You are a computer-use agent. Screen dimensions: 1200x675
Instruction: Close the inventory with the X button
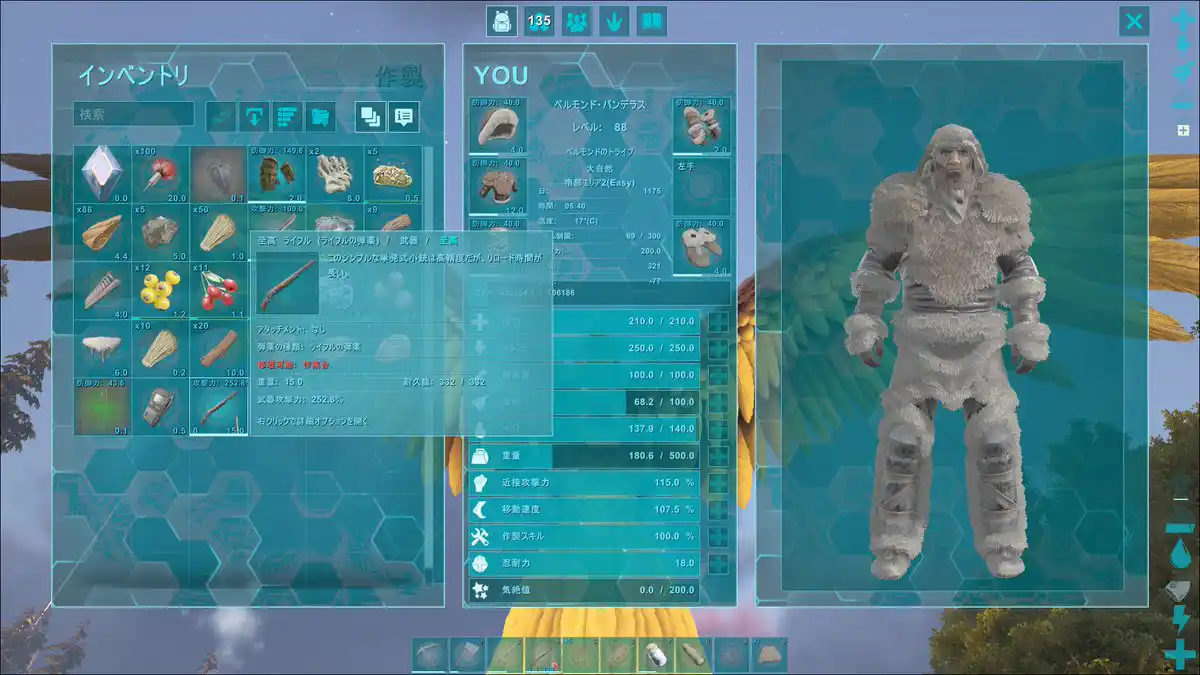(1134, 21)
